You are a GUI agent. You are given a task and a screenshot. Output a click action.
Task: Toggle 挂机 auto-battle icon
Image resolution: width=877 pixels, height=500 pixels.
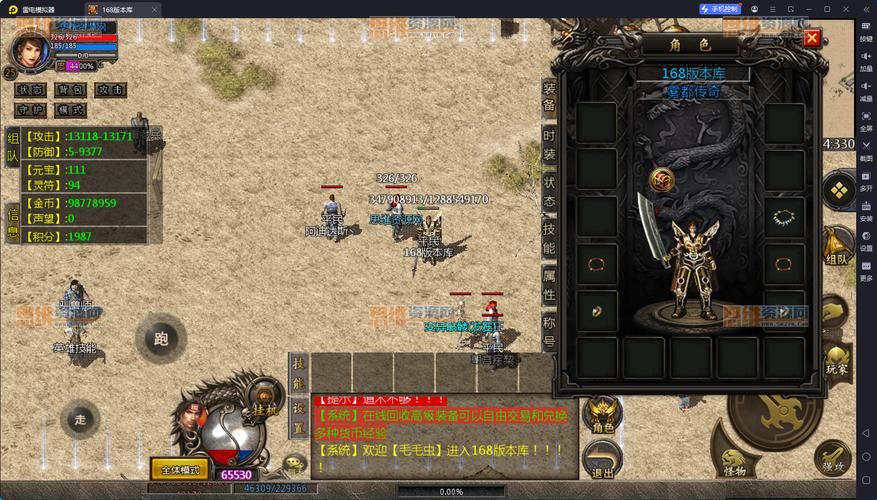pyautogui.click(x=265, y=399)
